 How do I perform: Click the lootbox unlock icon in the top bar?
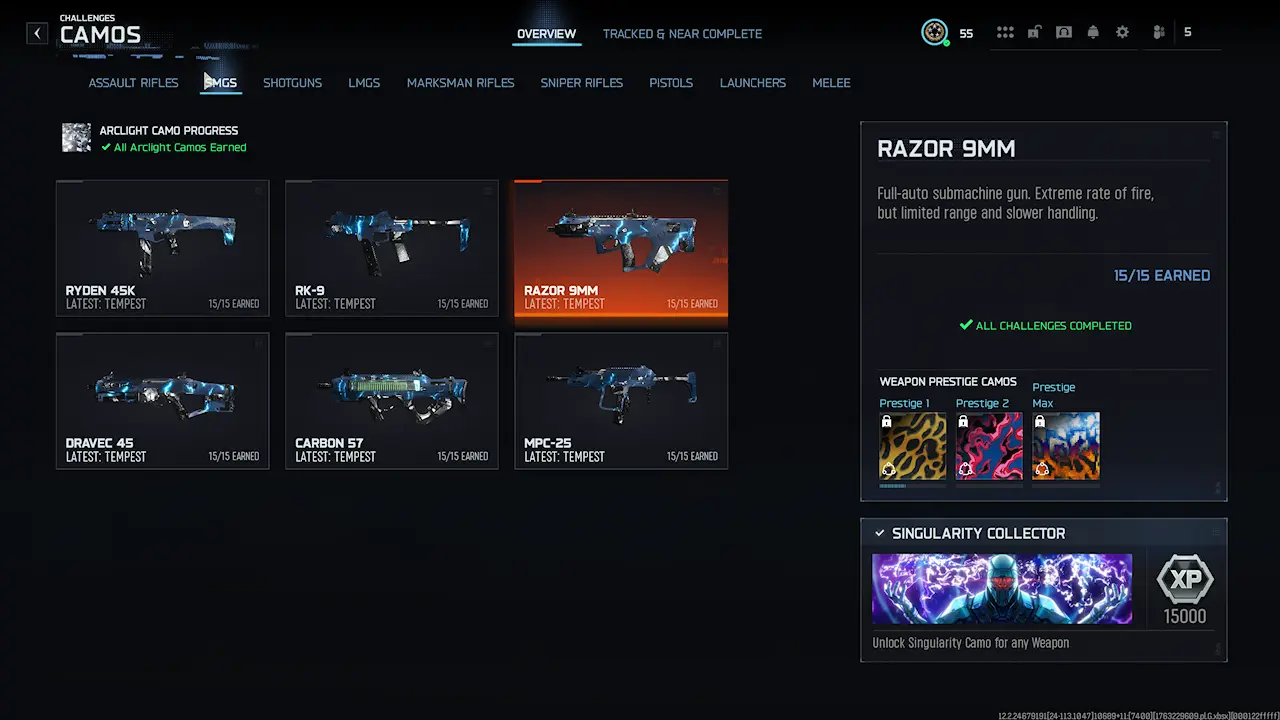coord(1034,32)
